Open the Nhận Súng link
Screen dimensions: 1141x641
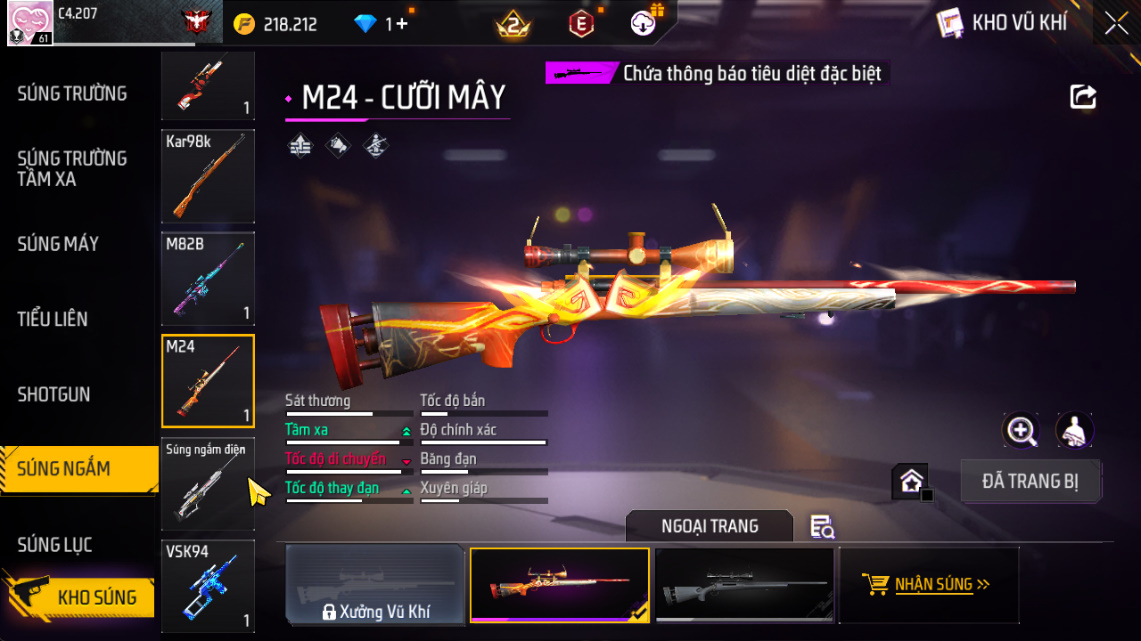928,585
